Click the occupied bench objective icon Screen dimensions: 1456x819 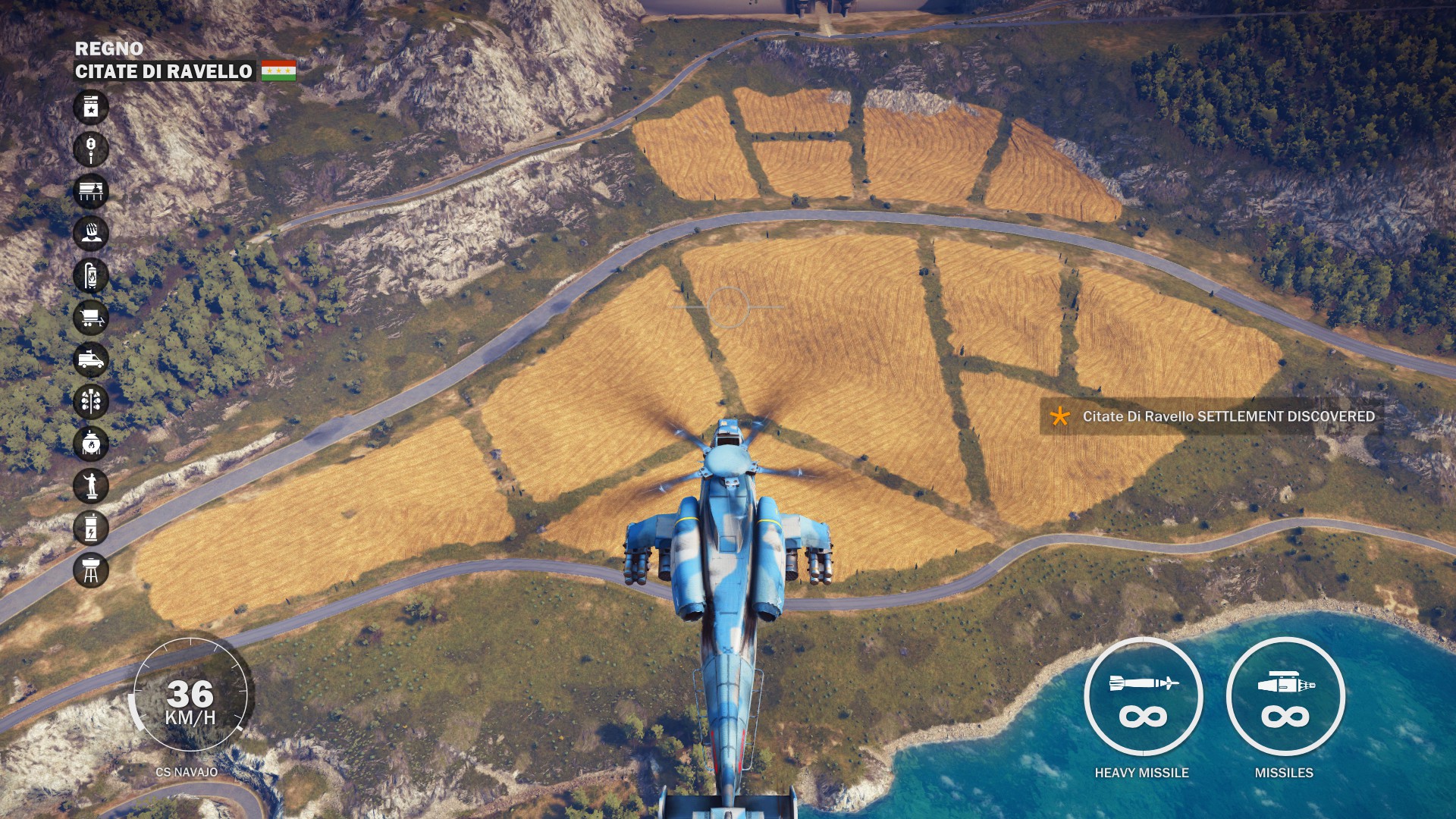click(x=91, y=191)
